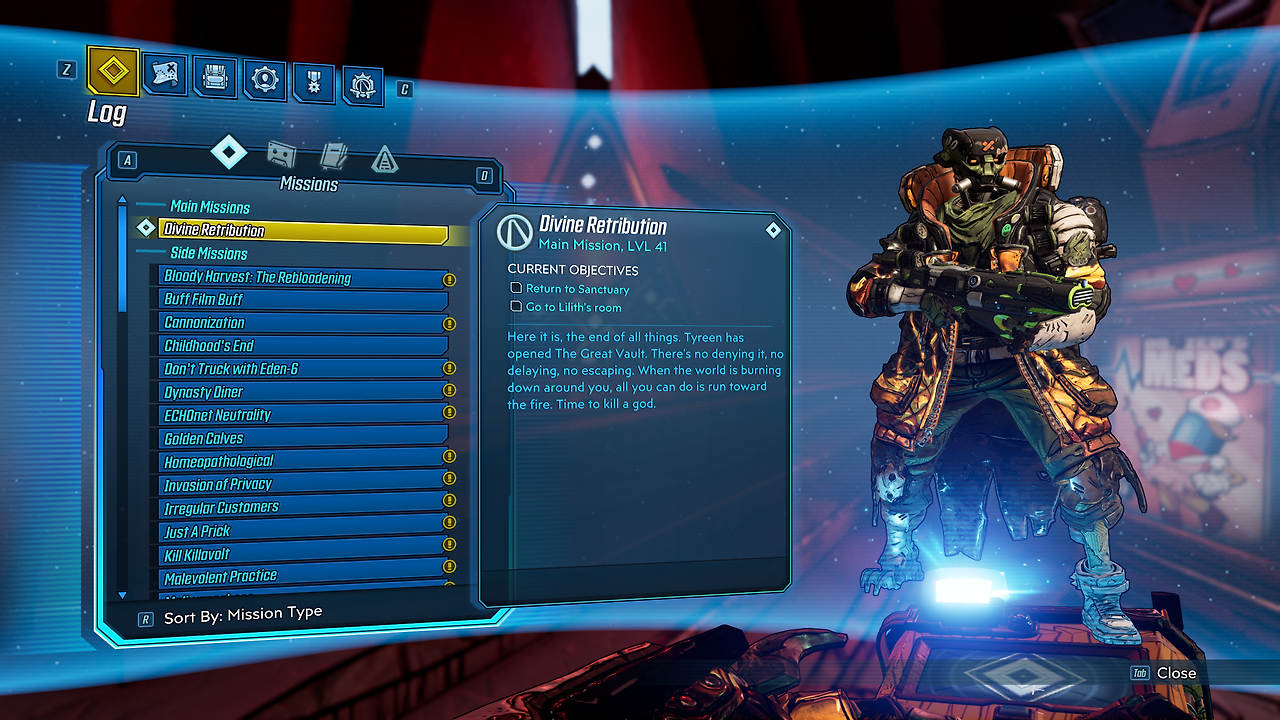Screen dimensions: 1280x720
Task: Switch to the Missions tab
Action: coord(230,151)
